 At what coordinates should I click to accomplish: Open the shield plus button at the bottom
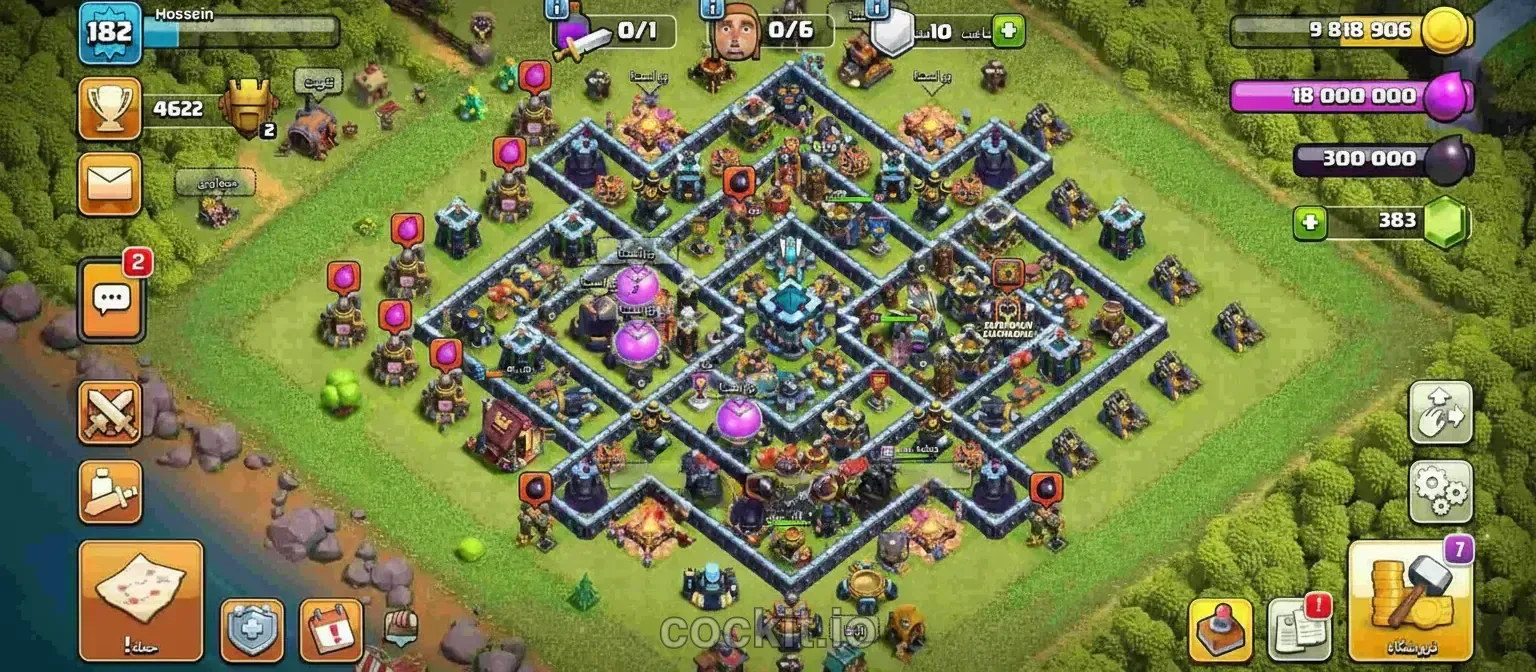point(251,630)
